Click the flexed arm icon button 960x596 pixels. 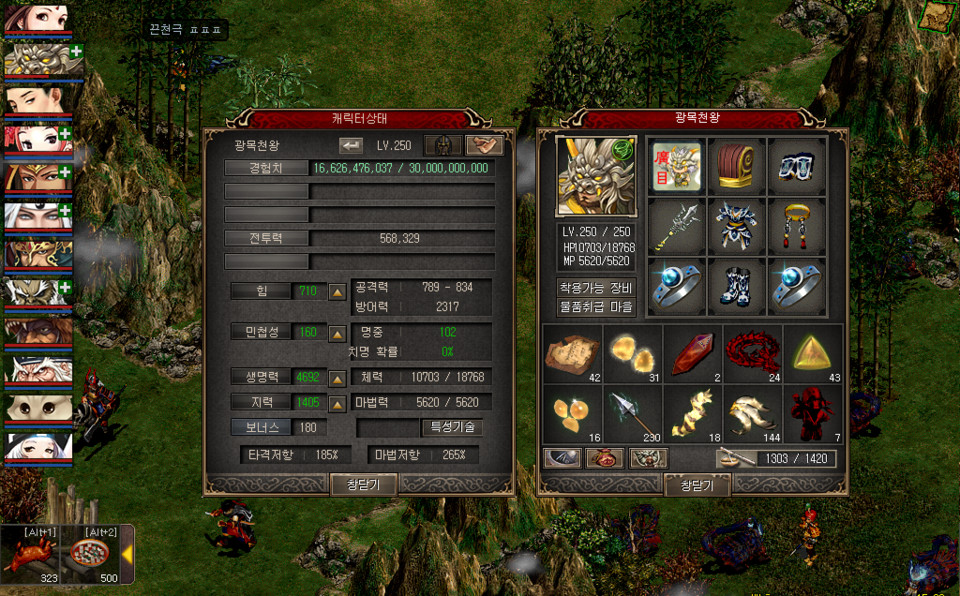click(x=485, y=145)
